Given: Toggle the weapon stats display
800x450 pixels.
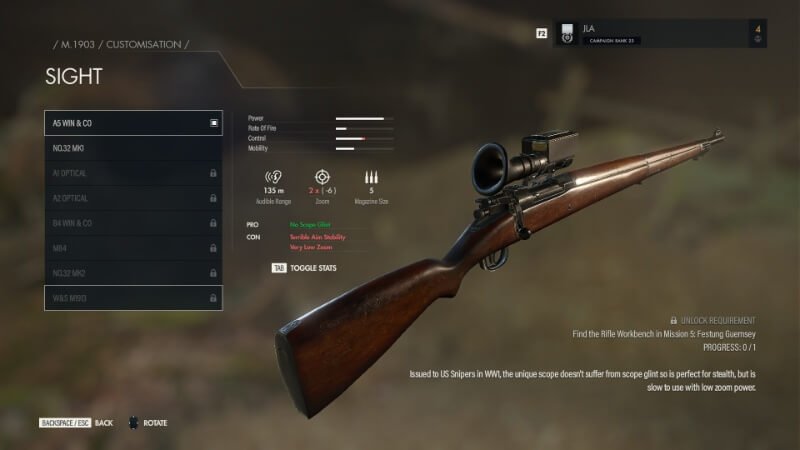Looking at the screenshot, I should click(x=308, y=268).
